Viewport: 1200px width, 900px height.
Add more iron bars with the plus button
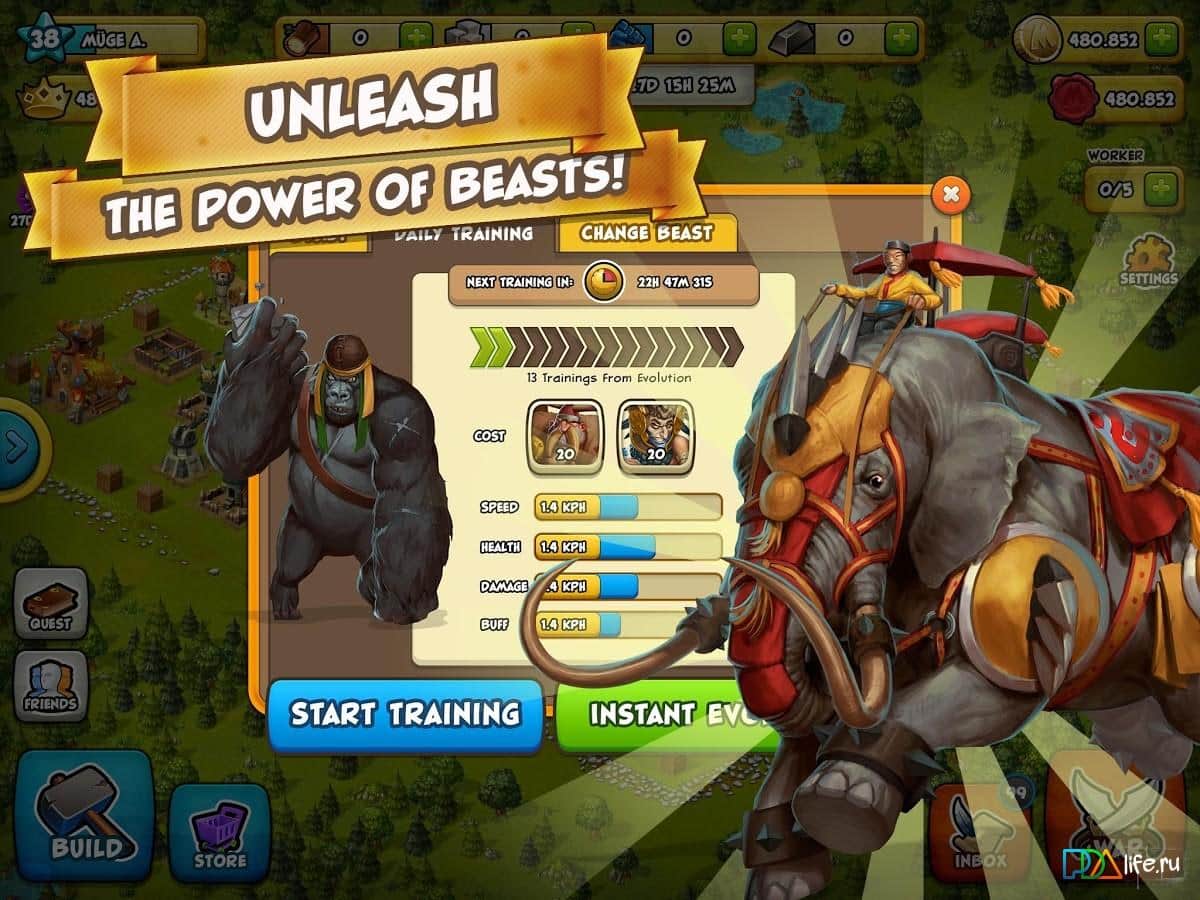click(x=901, y=39)
